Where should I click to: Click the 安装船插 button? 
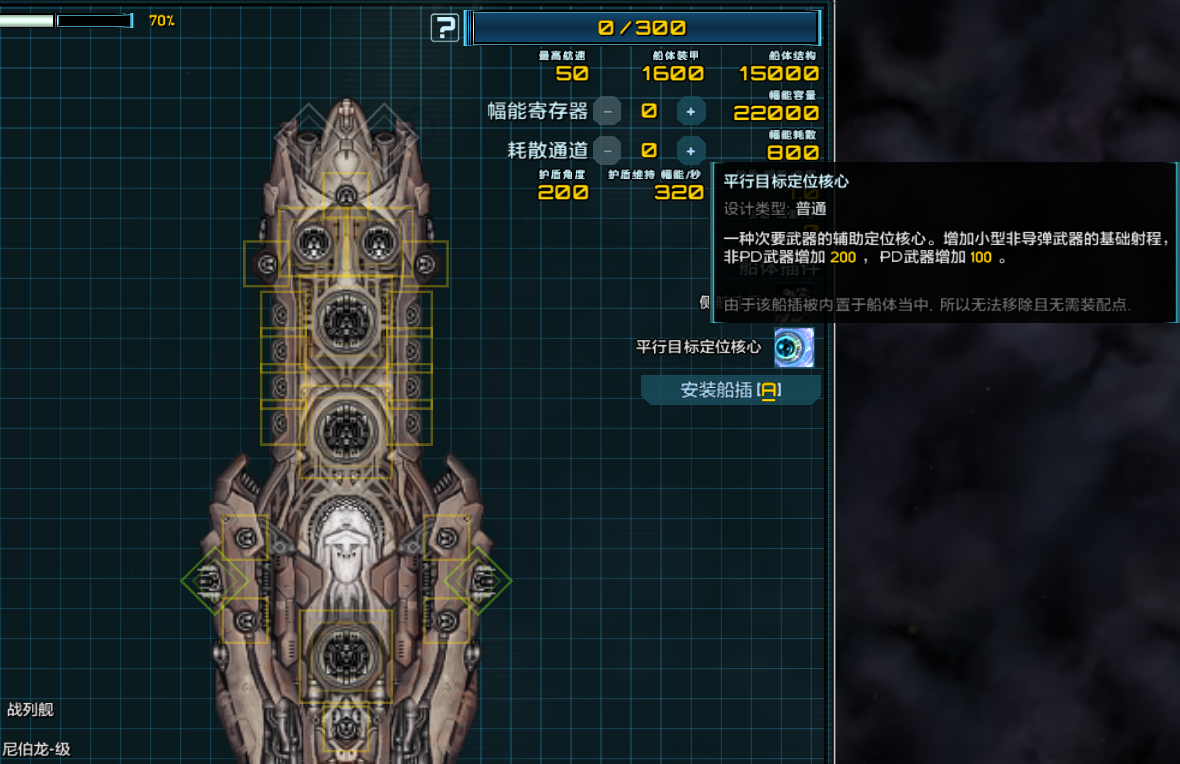(x=730, y=390)
